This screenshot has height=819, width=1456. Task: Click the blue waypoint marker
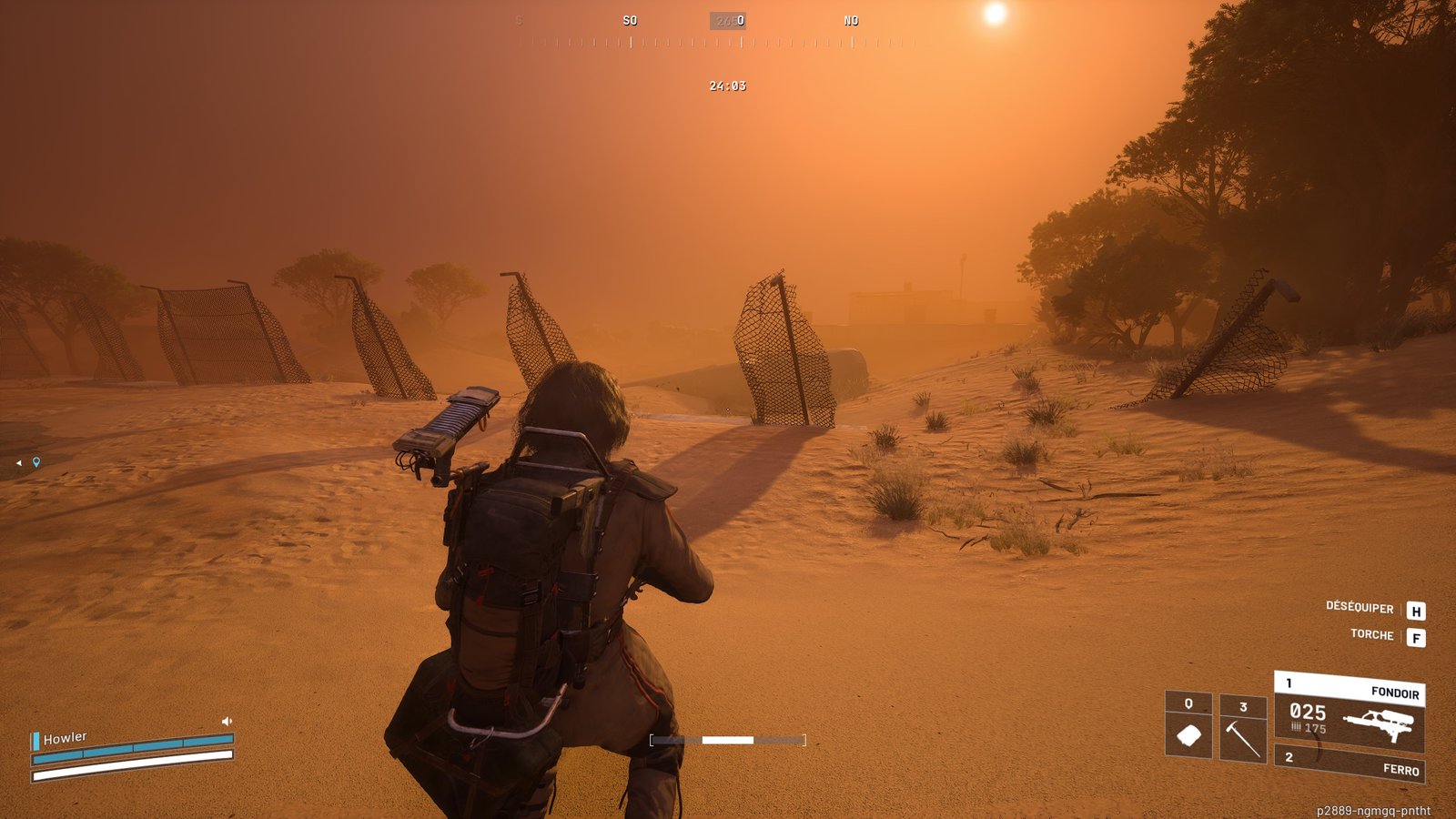[36, 462]
